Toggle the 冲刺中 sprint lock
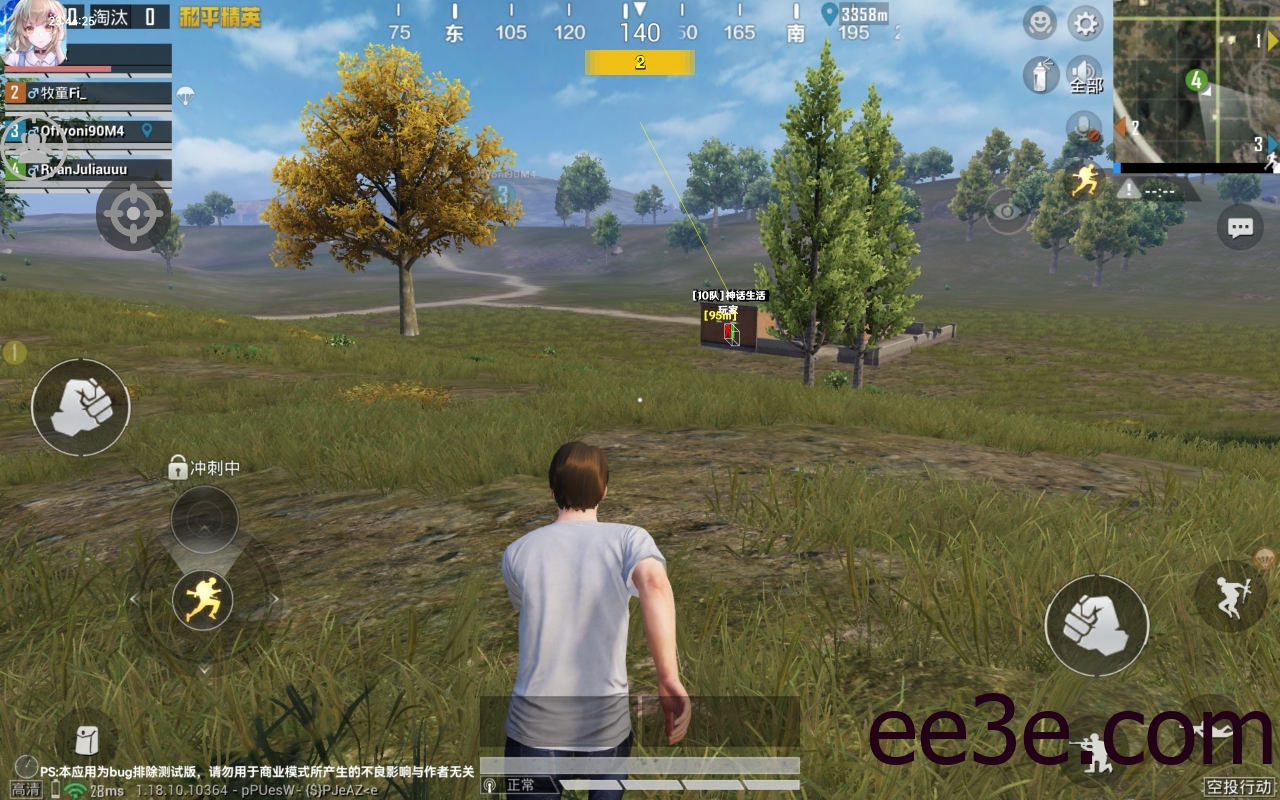 (x=178, y=467)
